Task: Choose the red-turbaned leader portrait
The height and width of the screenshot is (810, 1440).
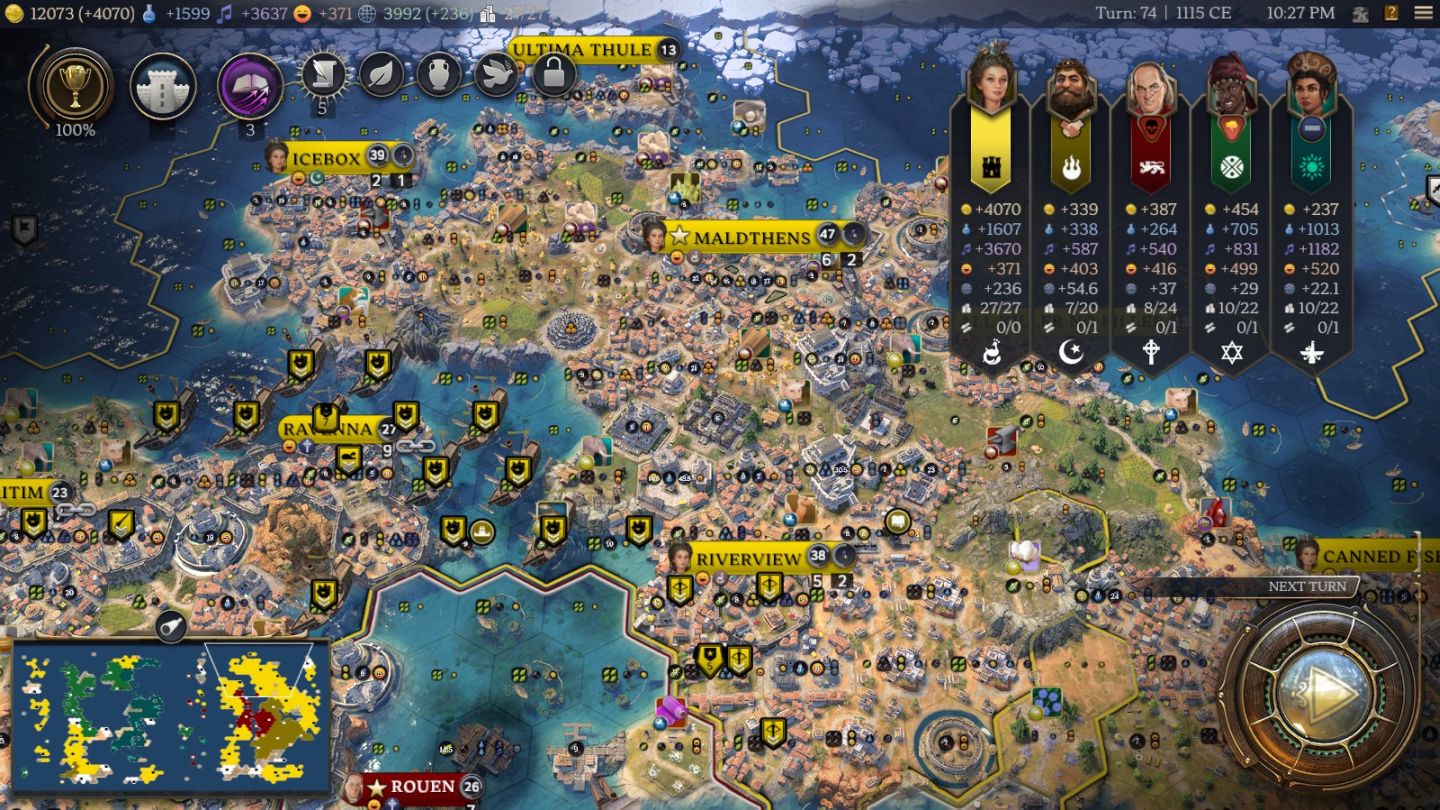Action: 1231,88
